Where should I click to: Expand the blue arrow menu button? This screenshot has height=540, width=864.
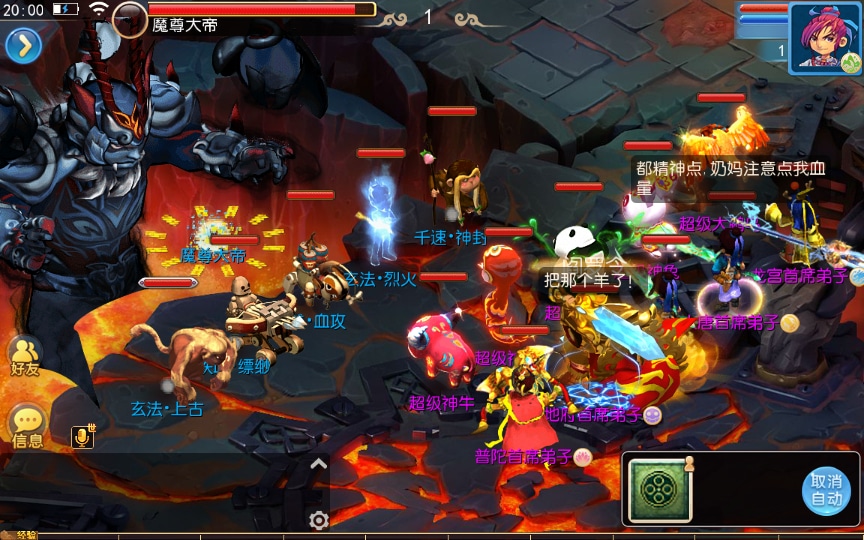pos(23,45)
